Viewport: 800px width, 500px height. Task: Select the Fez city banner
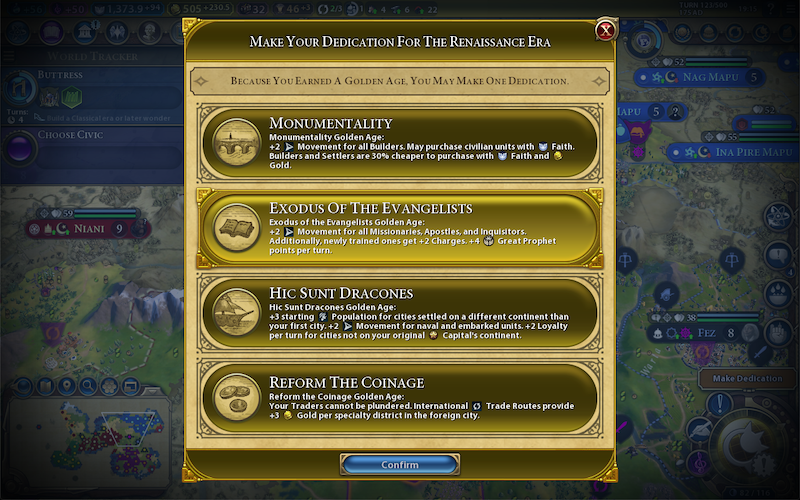708,333
